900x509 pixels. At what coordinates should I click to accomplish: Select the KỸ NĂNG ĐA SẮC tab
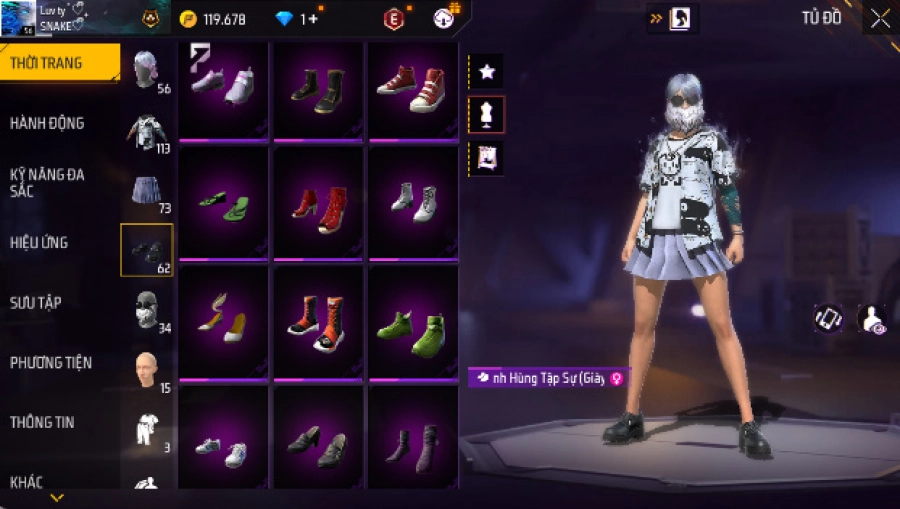(x=48, y=182)
